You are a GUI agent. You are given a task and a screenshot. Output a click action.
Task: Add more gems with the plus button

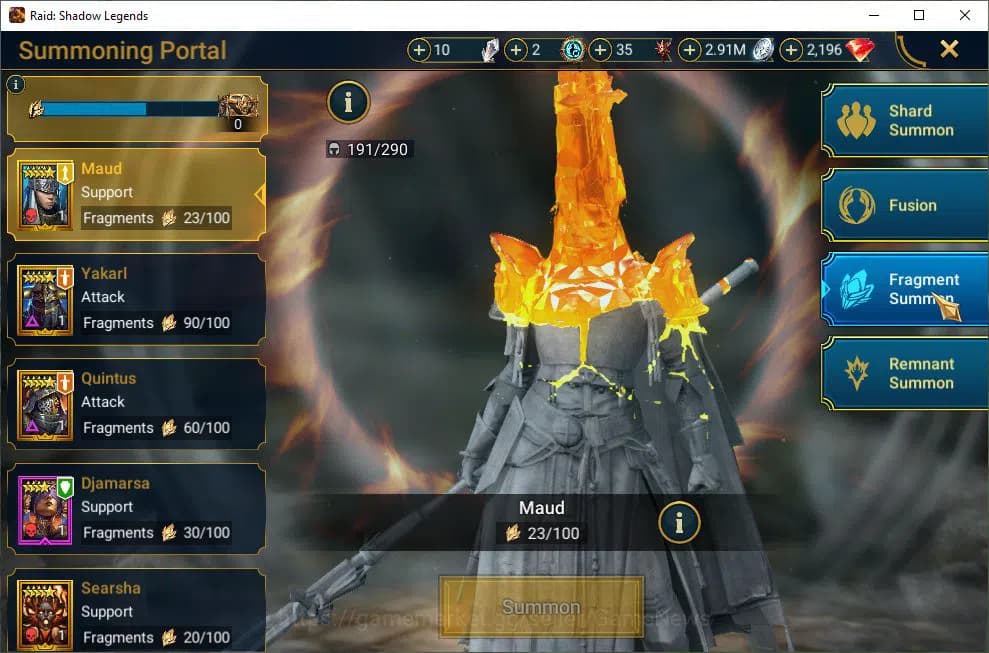pos(791,50)
